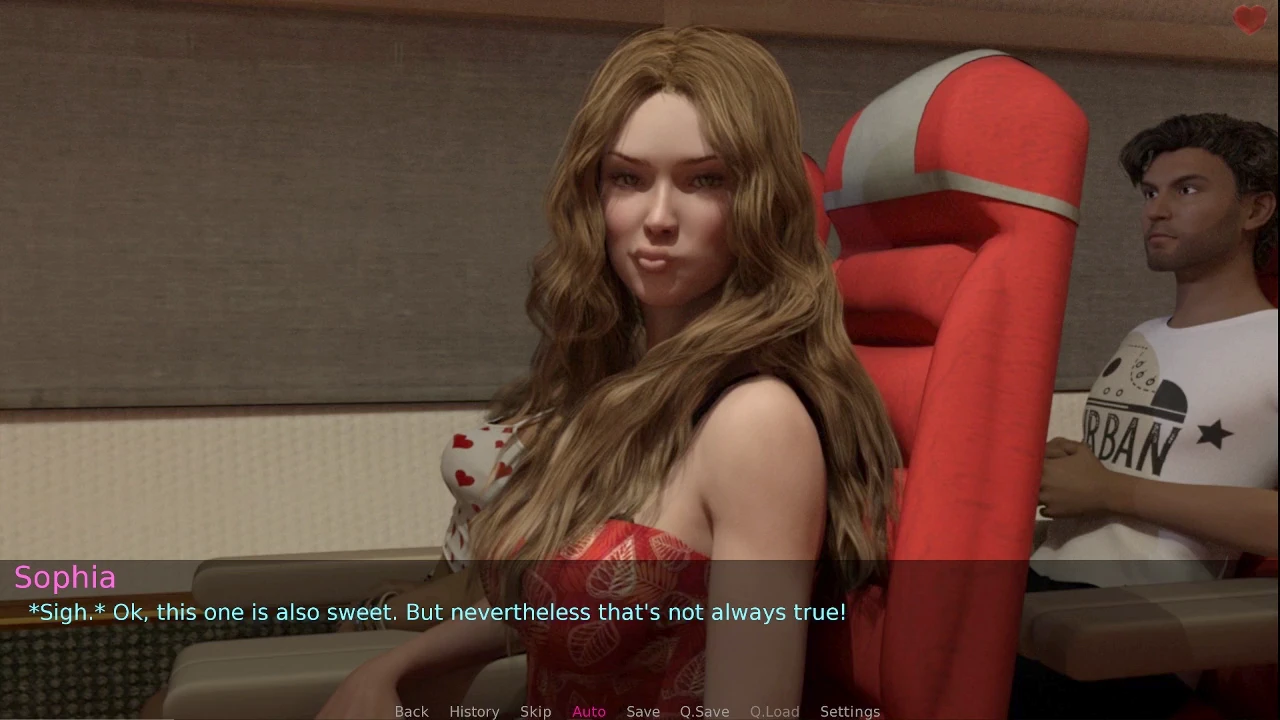Screen dimensions: 1280x720
Task: Click the Q.Load quick load button
Action: coord(774,711)
